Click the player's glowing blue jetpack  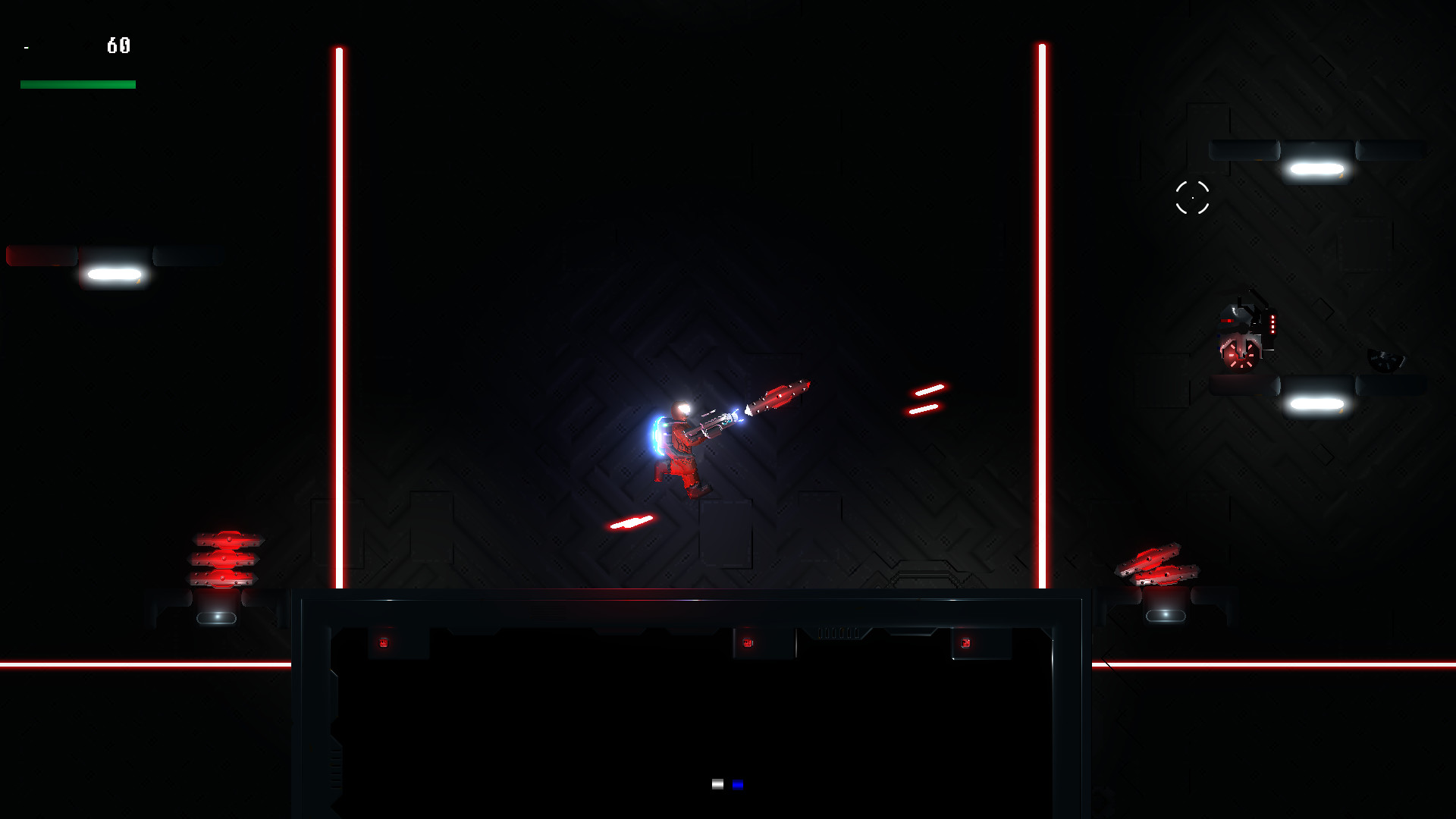[x=657, y=436]
